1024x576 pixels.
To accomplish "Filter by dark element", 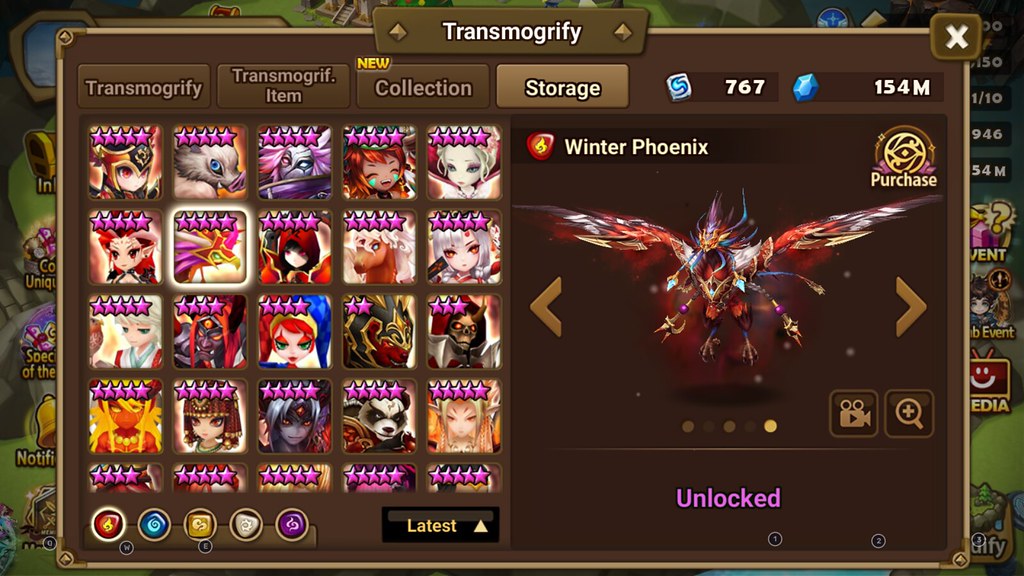I will pos(292,524).
